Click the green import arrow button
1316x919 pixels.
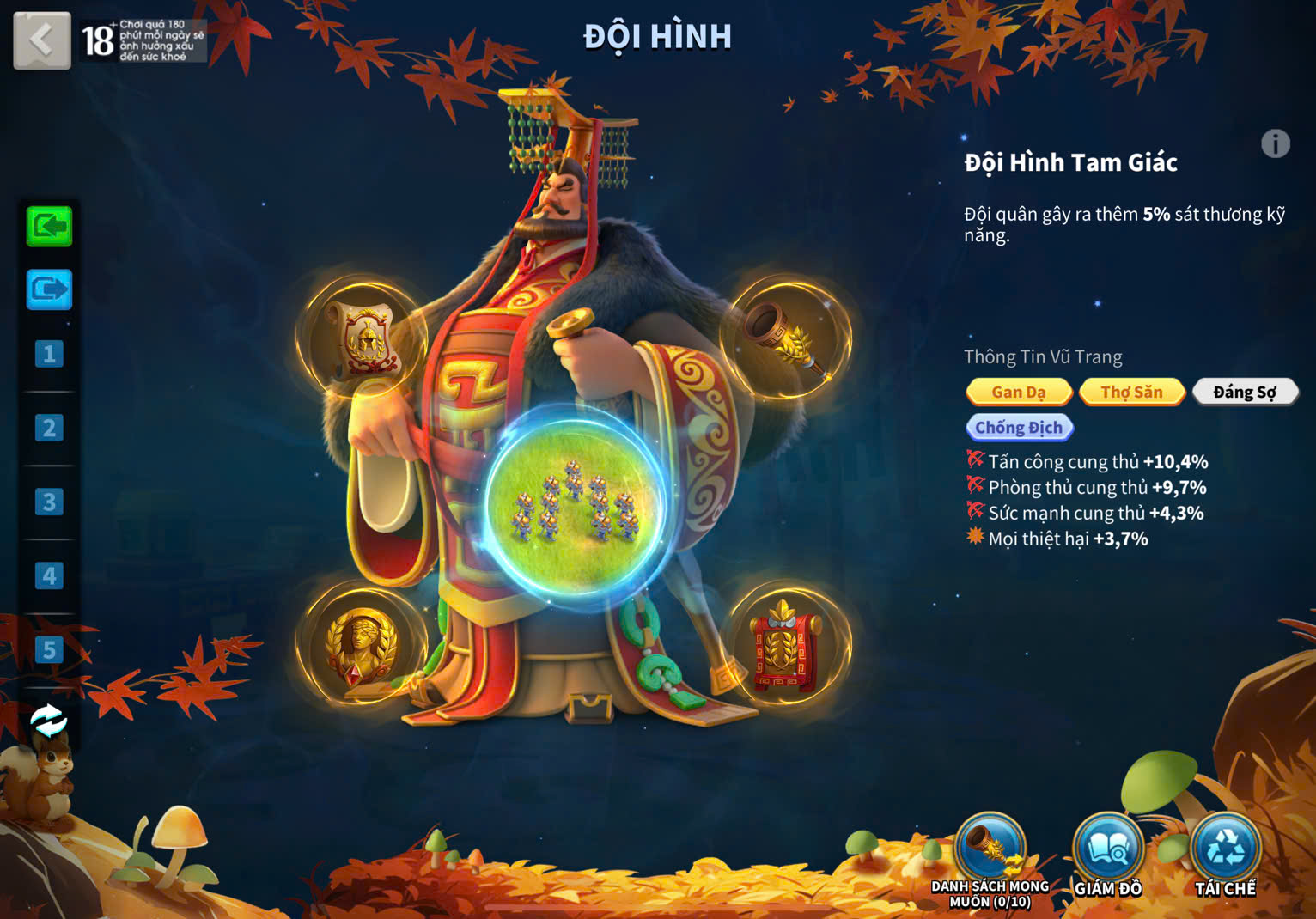pyautogui.click(x=49, y=227)
